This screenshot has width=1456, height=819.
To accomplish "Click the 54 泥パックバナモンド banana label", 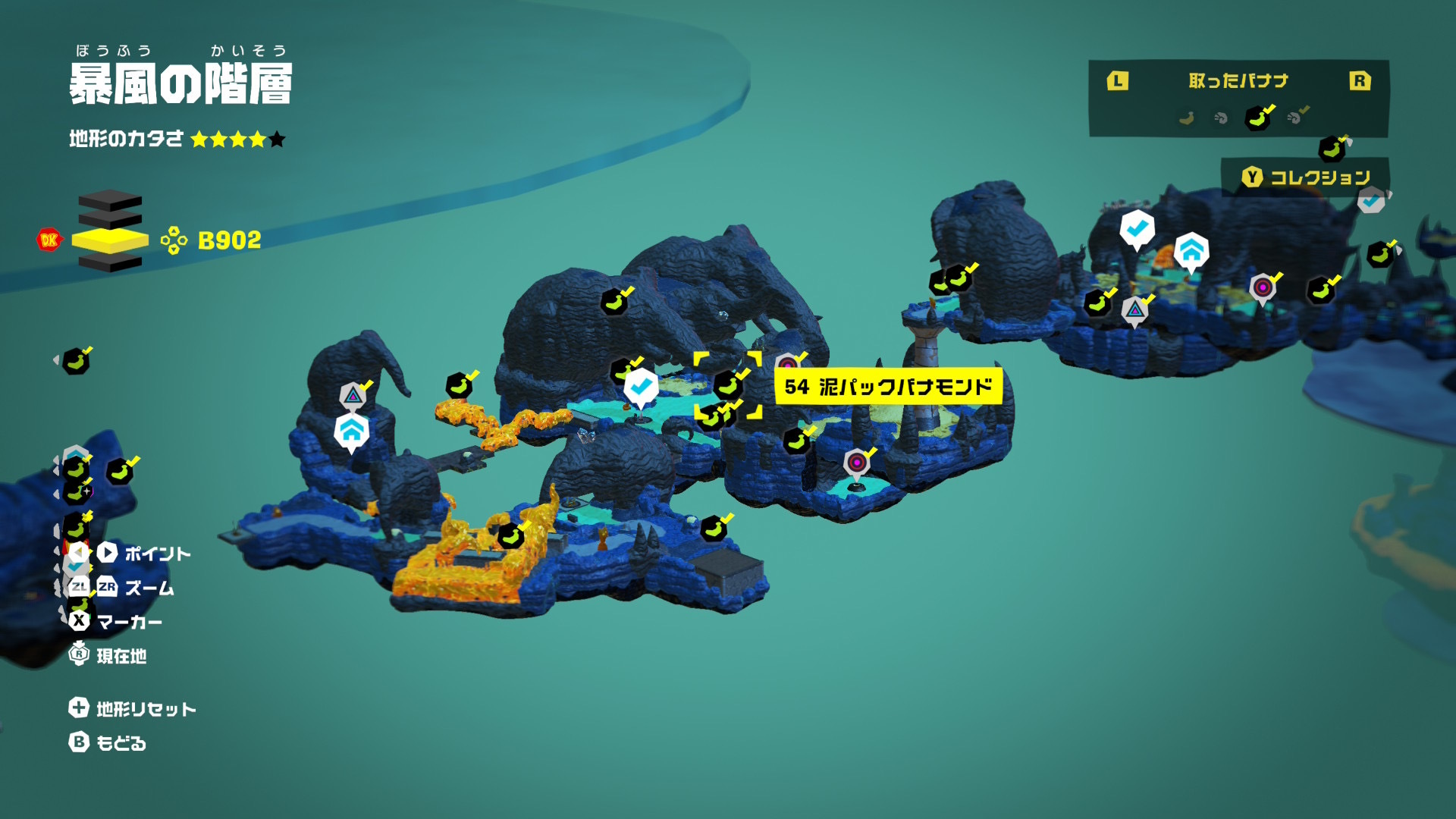I will pyautogui.click(x=887, y=387).
